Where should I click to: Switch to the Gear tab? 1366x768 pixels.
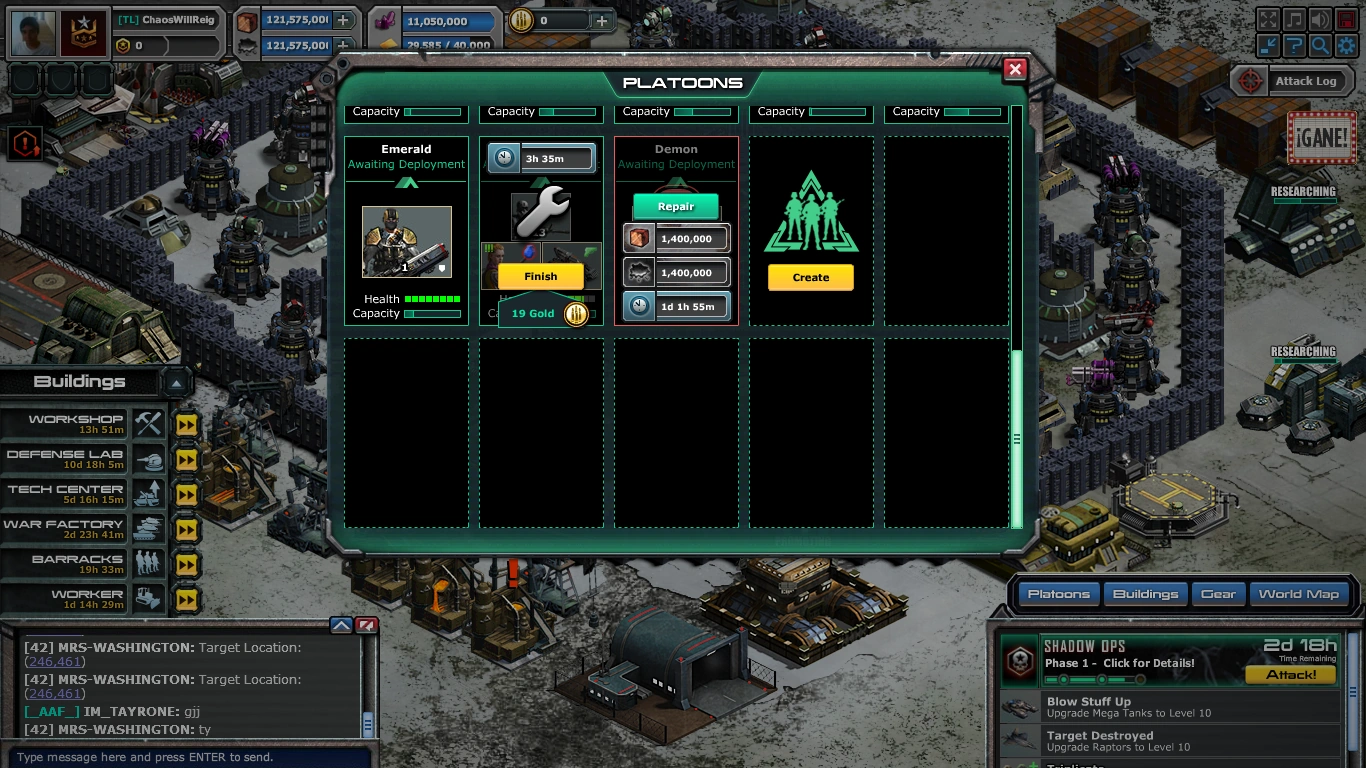(1218, 593)
